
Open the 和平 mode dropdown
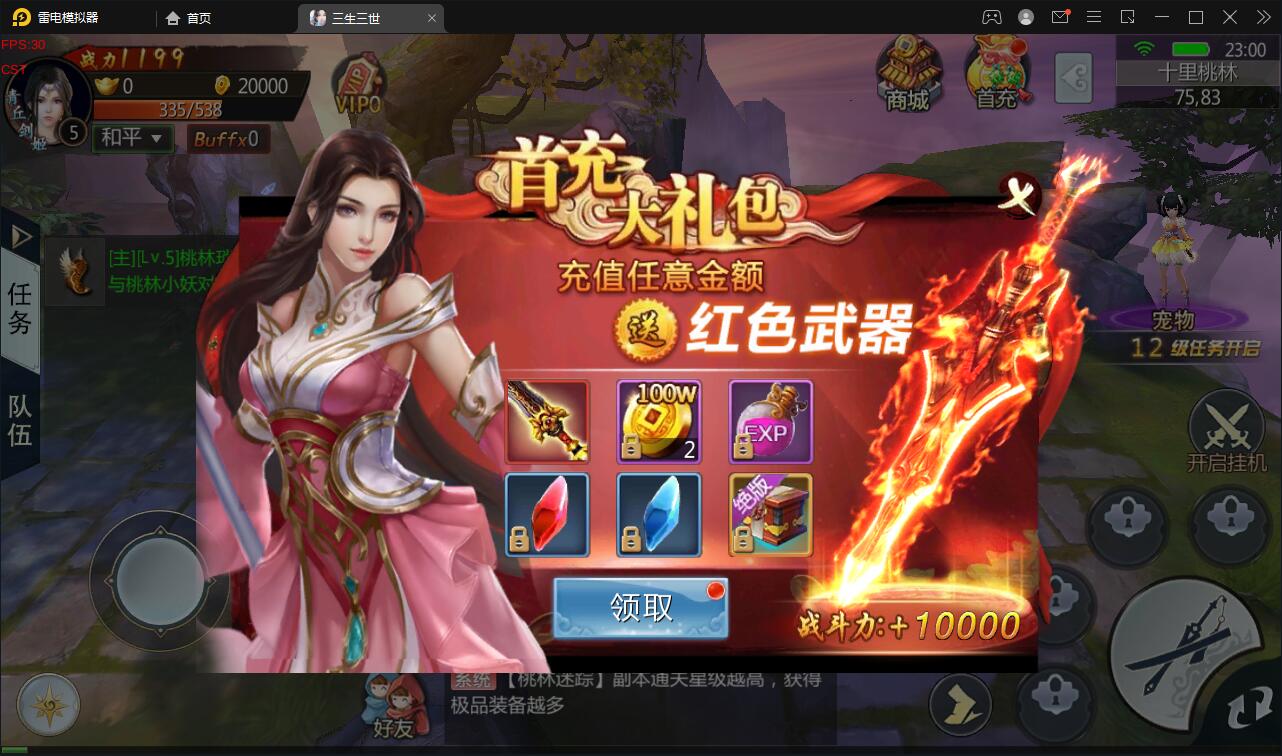tap(130, 138)
